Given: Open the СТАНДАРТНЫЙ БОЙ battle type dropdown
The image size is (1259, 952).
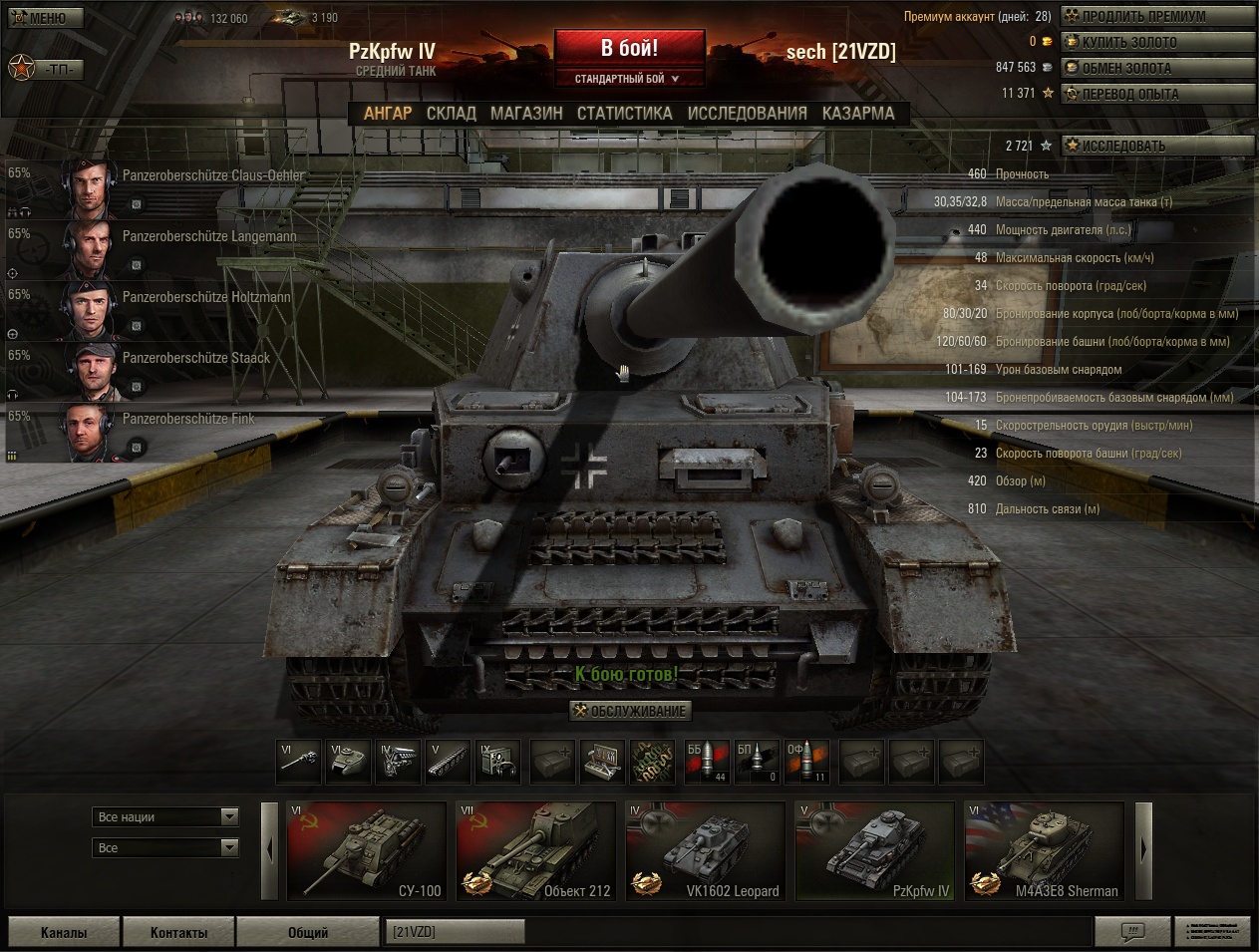Looking at the screenshot, I should click(629, 79).
